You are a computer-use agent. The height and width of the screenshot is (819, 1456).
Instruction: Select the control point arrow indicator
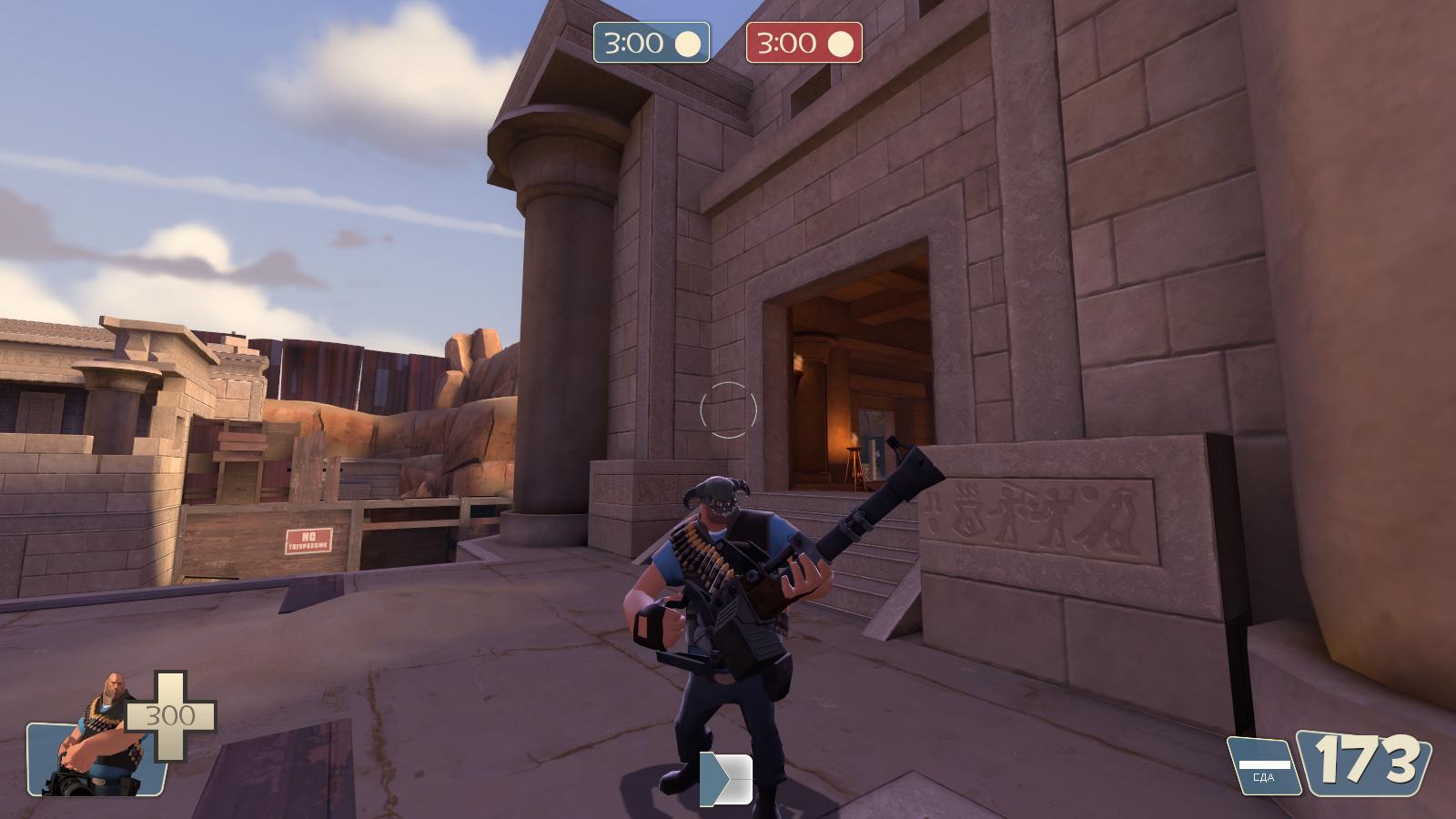point(725,779)
